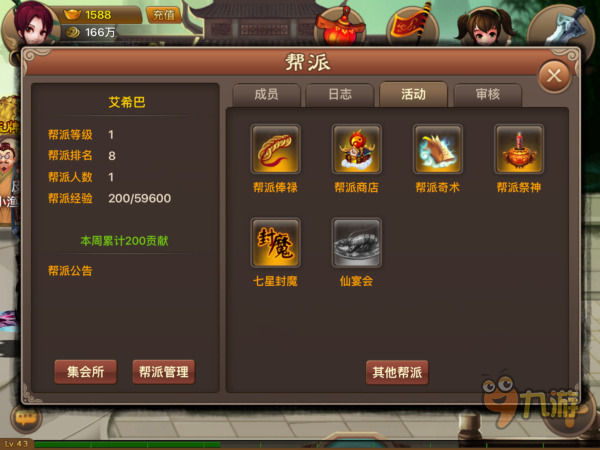Click the 其他帮派 button
The height and width of the screenshot is (450, 600).
[397, 373]
